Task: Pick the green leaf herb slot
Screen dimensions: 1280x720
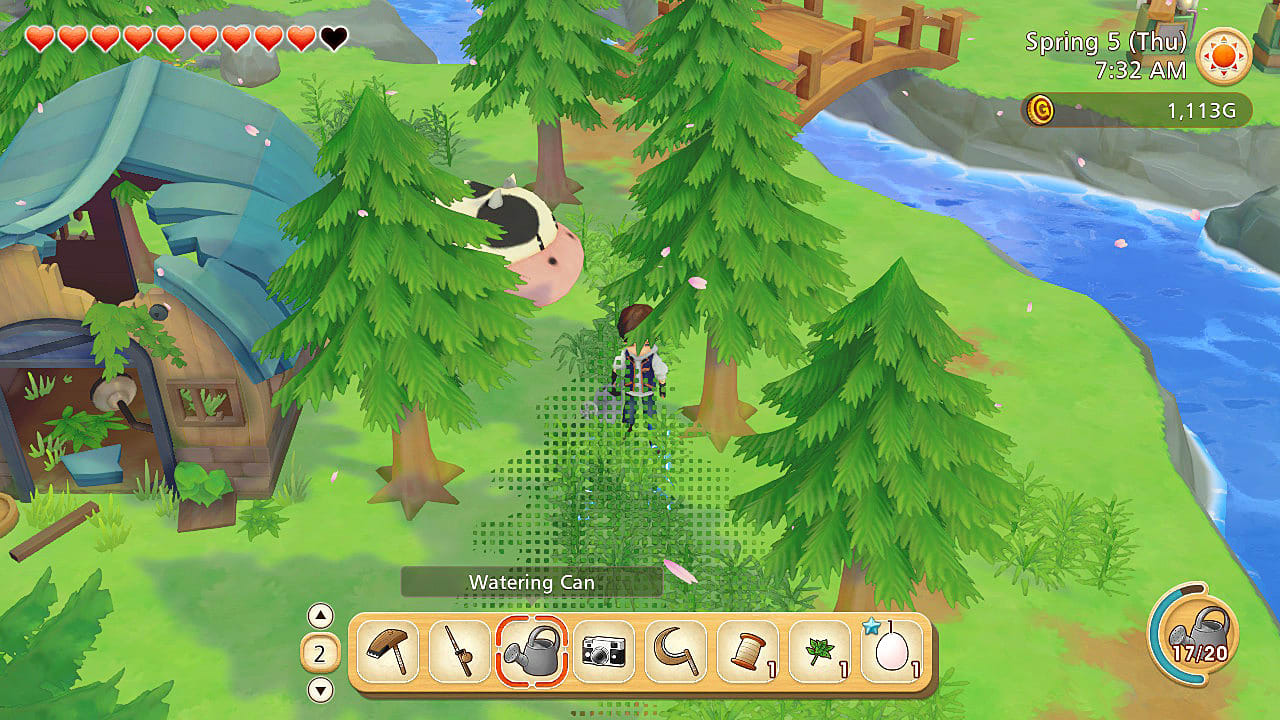Action: 819,651
